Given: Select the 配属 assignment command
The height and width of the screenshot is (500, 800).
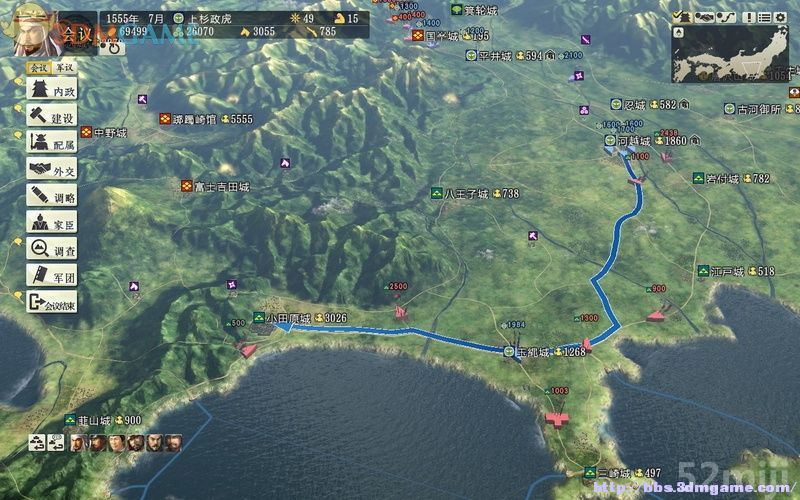Looking at the screenshot, I should [x=53, y=144].
